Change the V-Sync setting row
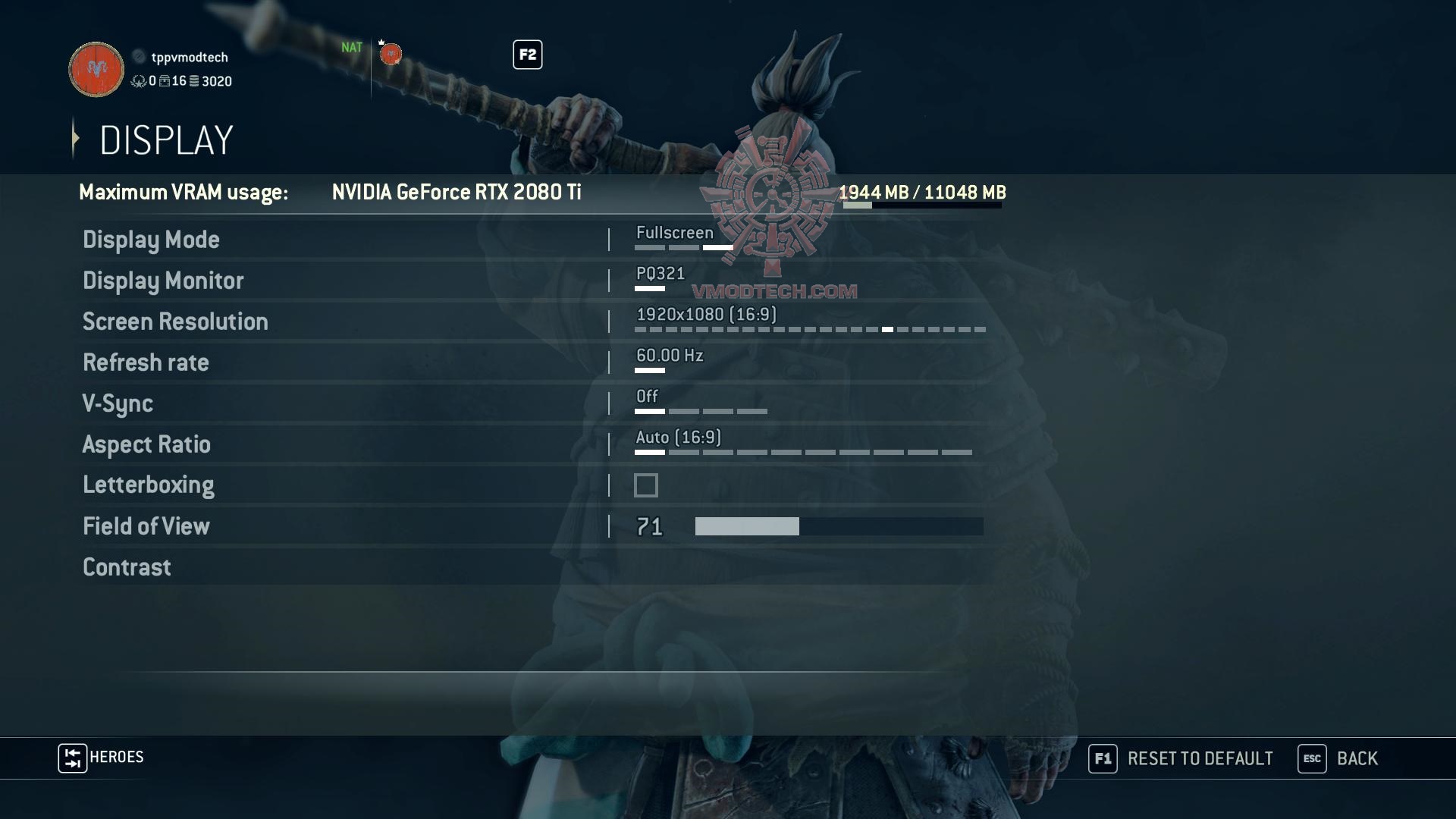The height and width of the screenshot is (819, 1456). 118,403
